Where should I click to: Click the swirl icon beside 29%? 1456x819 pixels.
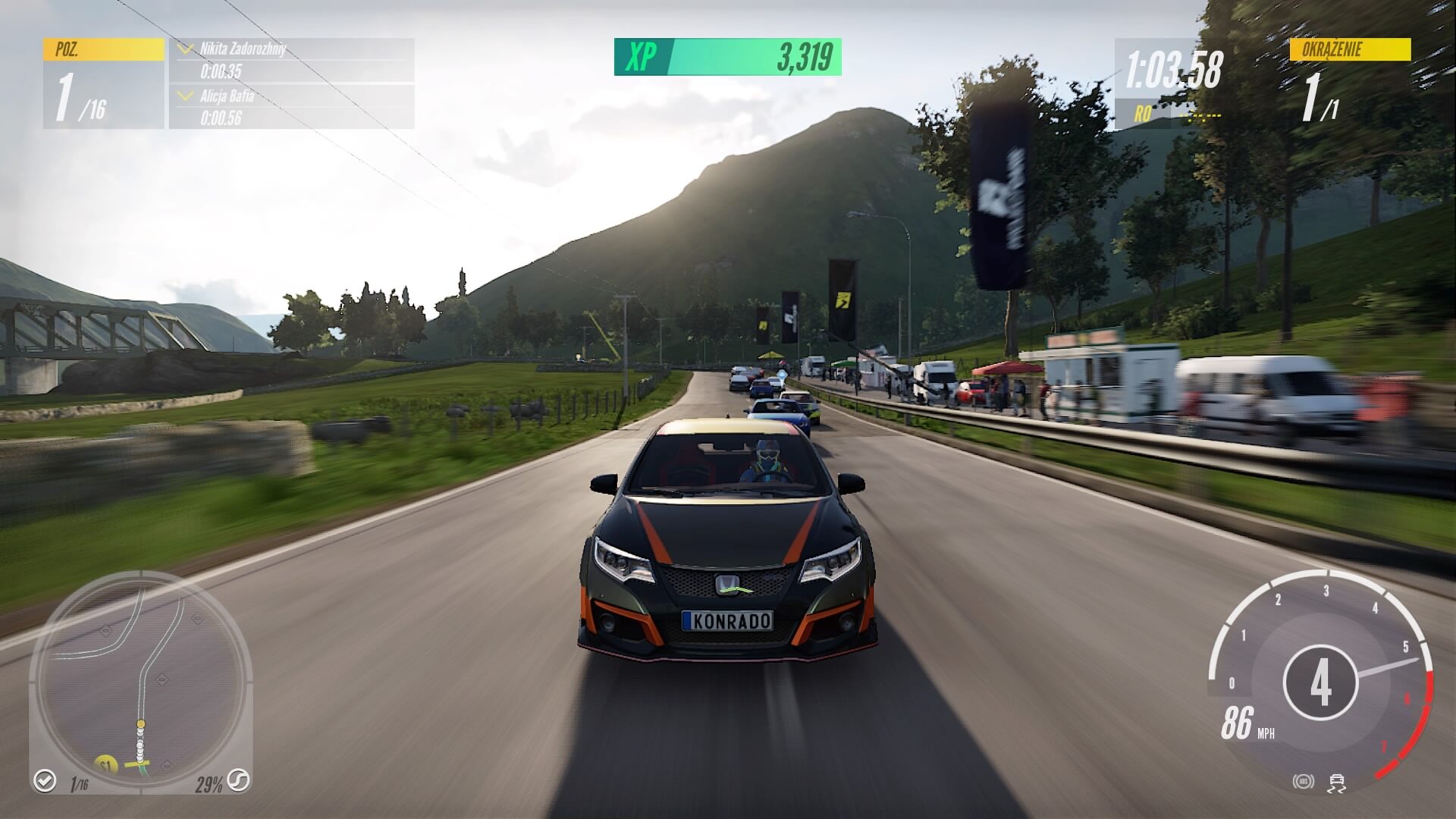[x=239, y=780]
